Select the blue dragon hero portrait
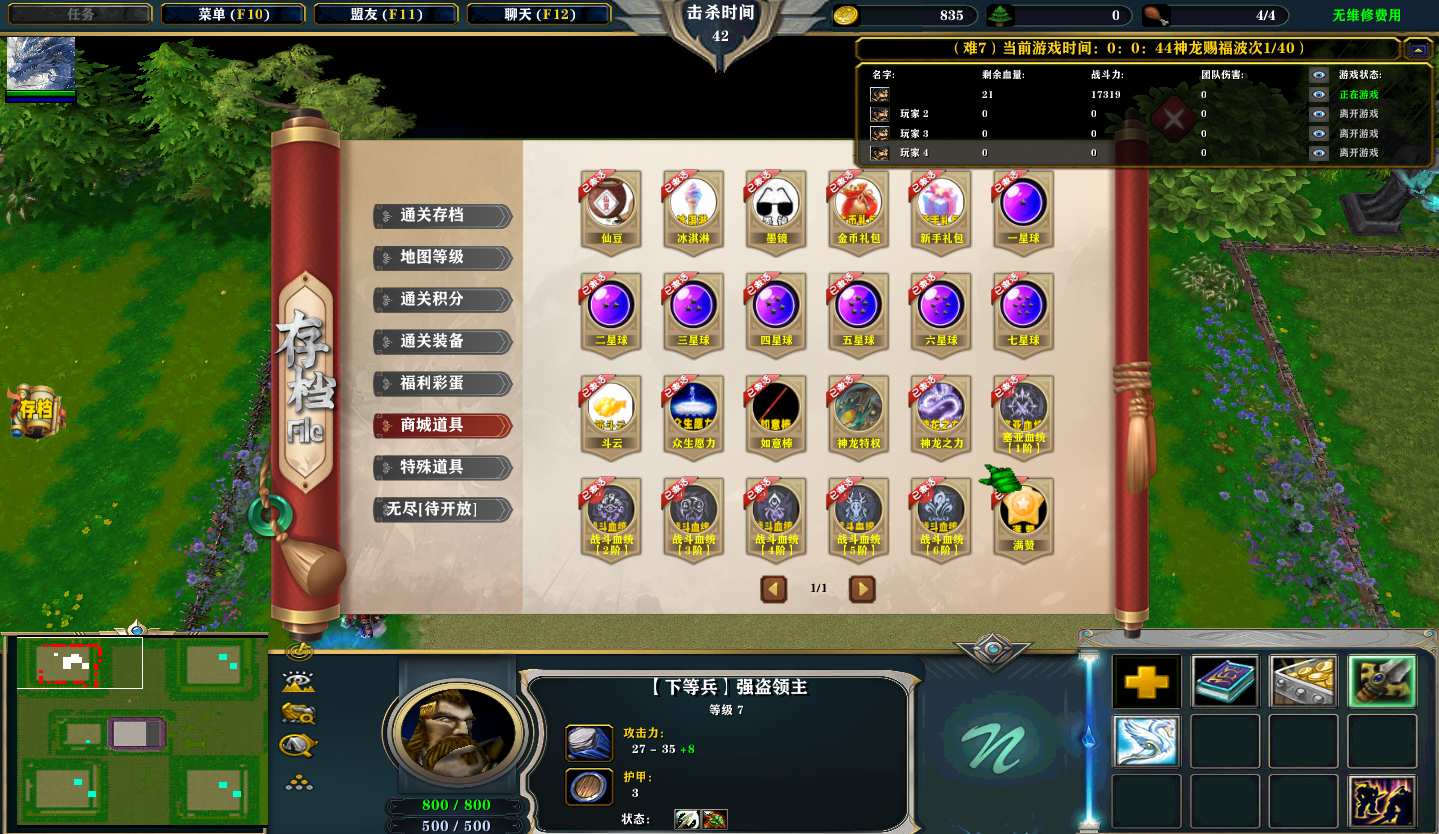The image size is (1439, 834). pyautogui.click(x=41, y=65)
